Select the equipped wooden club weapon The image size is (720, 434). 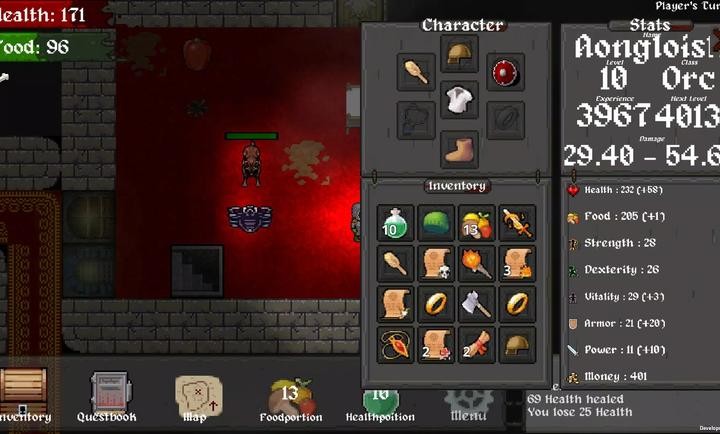pos(415,73)
